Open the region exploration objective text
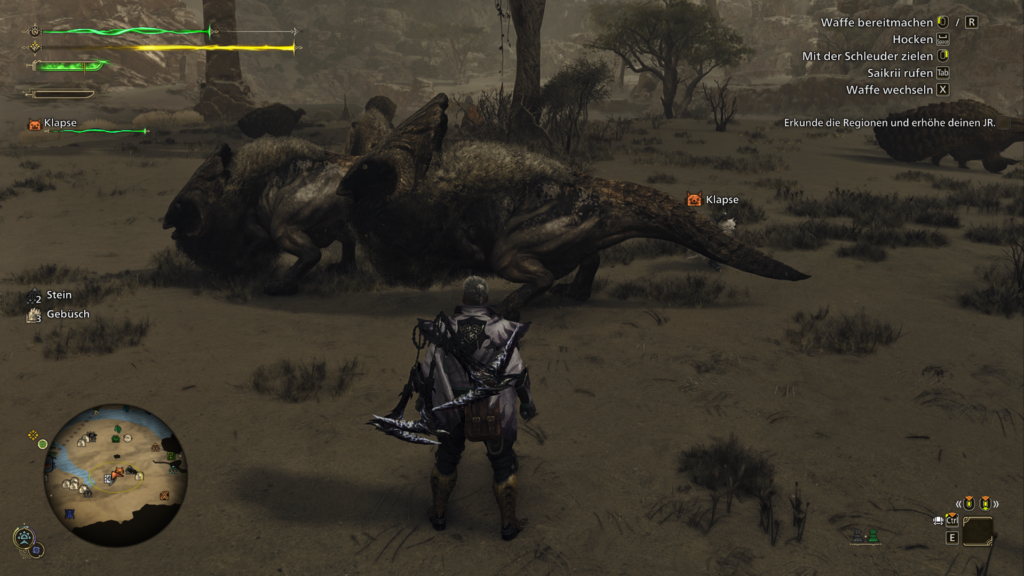Image resolution: width=1024 pixels, height=576 pixels. (899, 123)
